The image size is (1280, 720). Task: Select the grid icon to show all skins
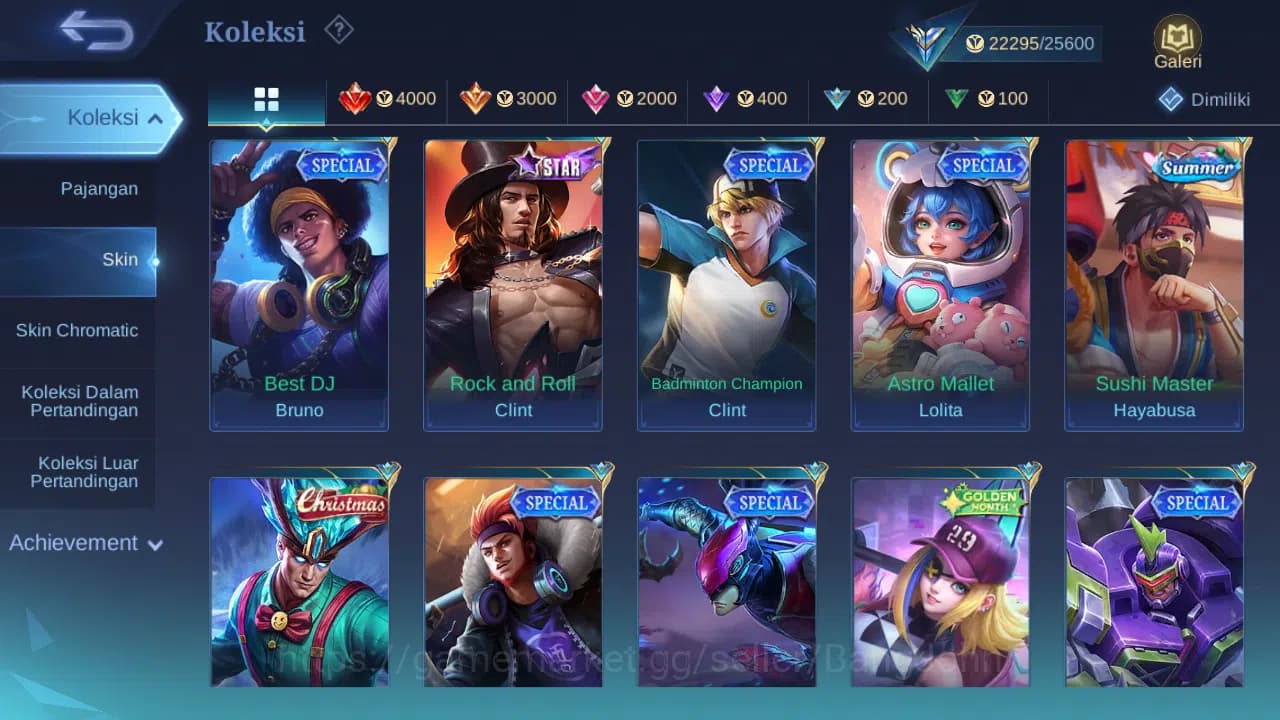click(x=265, y=100)
